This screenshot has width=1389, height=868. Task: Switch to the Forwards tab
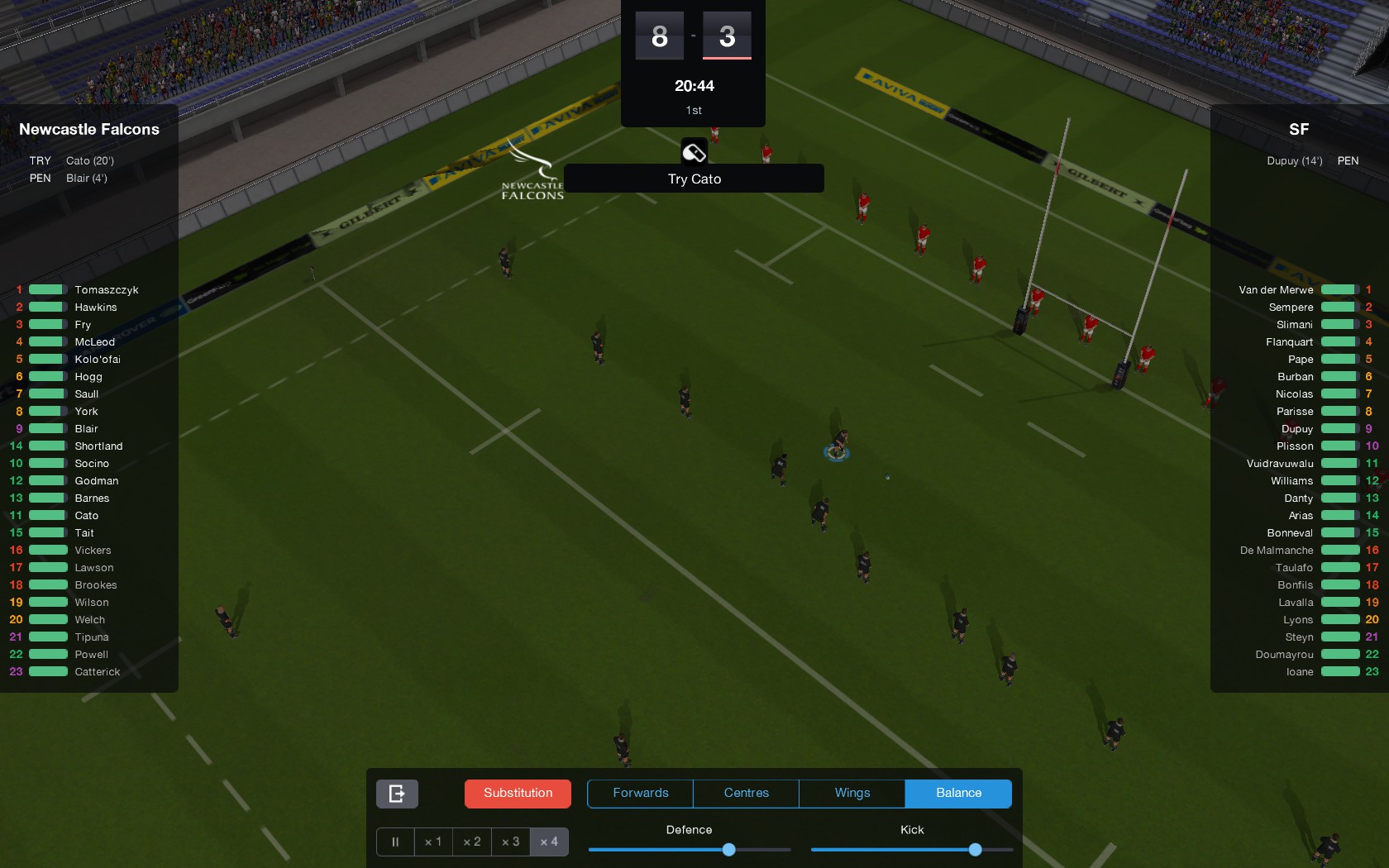tap(639, 793)
